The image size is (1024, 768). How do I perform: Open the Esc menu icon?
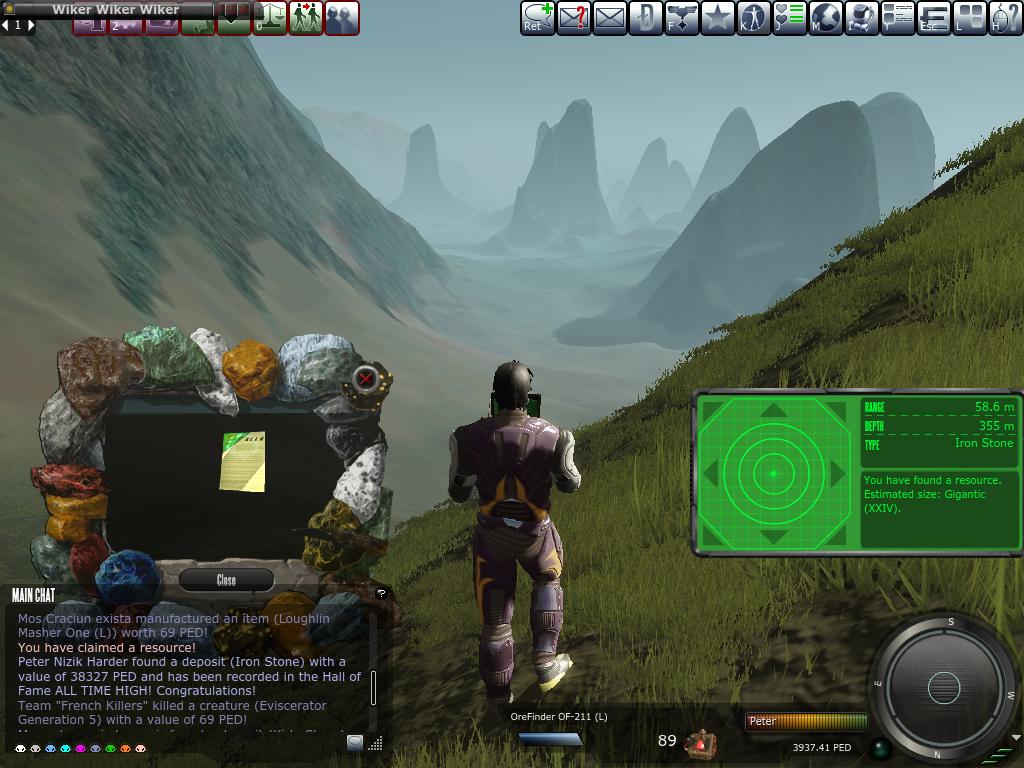click(934, 18)
